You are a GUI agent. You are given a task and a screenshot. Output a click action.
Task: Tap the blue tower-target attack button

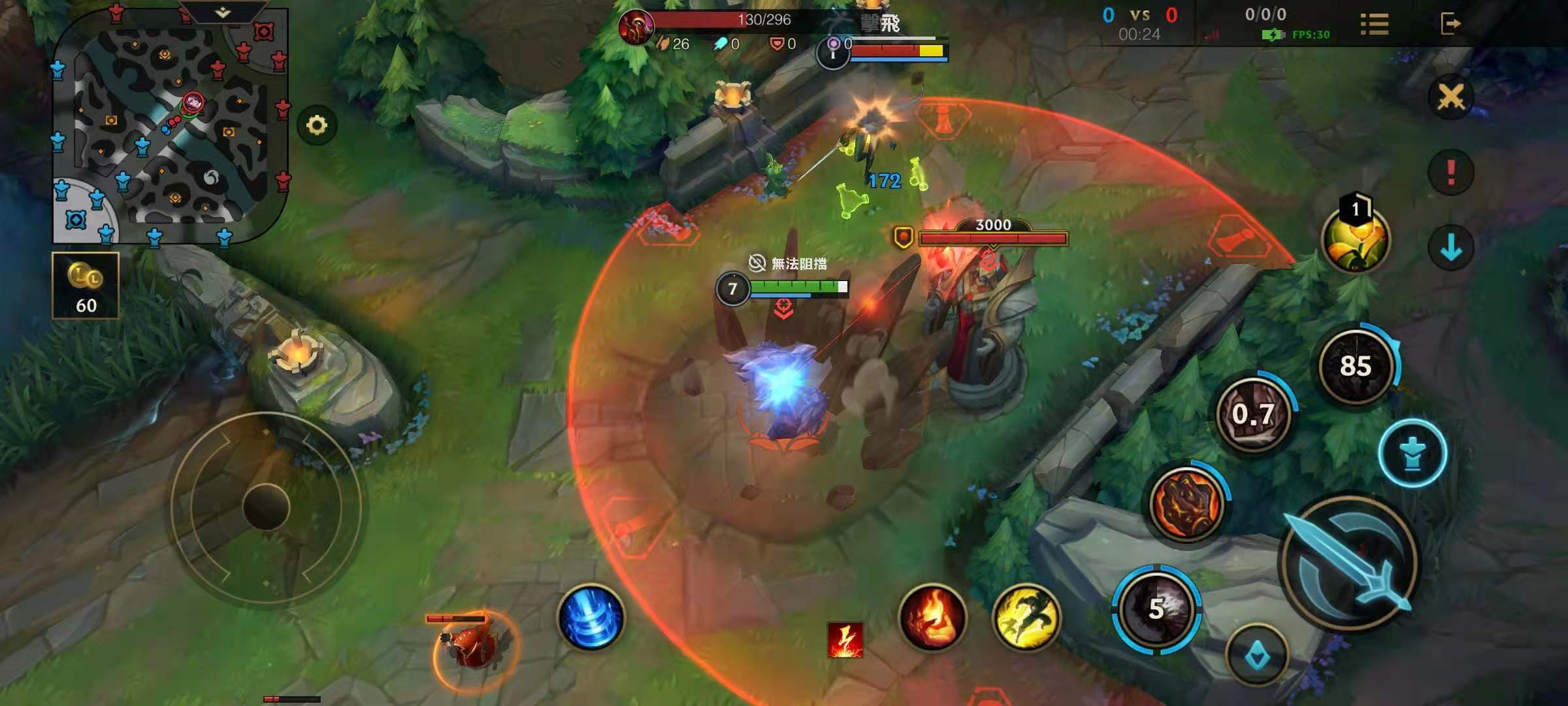tap(1413, 452)
